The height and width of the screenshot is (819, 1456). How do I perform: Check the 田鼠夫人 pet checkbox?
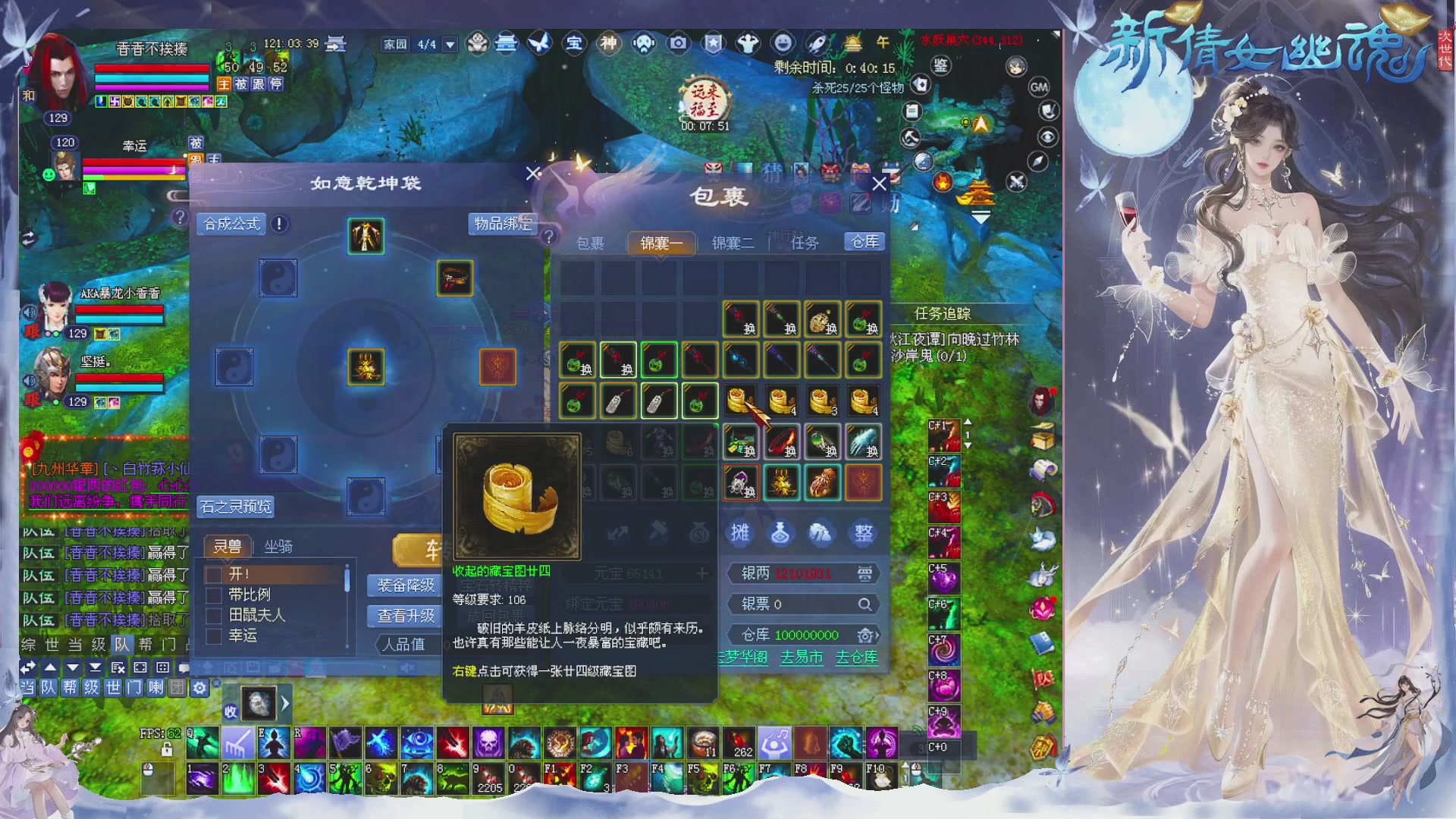pyautogui.click(x=213, y=616)
